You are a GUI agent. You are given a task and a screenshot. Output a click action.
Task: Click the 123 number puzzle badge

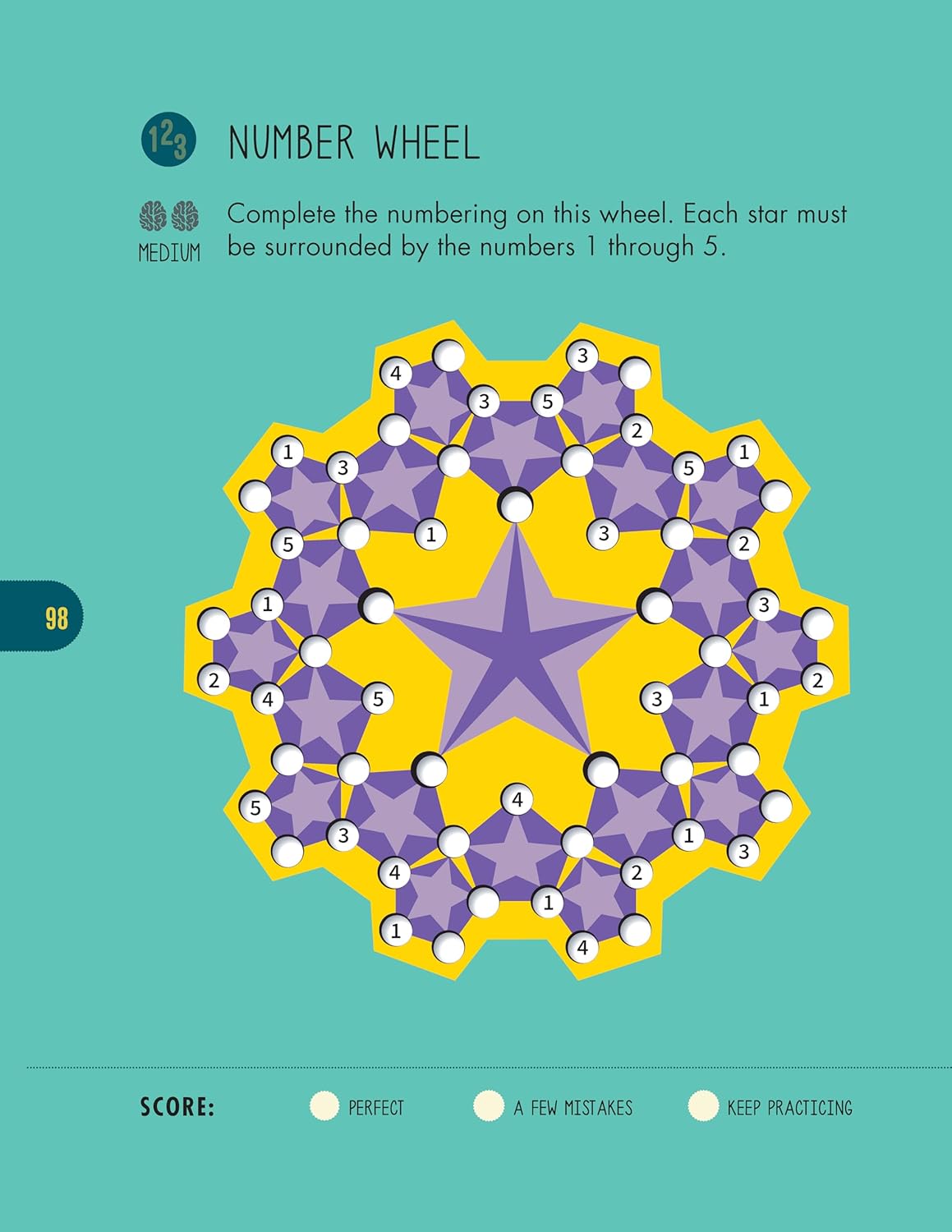pyautogui.click(x=168, y=140)
